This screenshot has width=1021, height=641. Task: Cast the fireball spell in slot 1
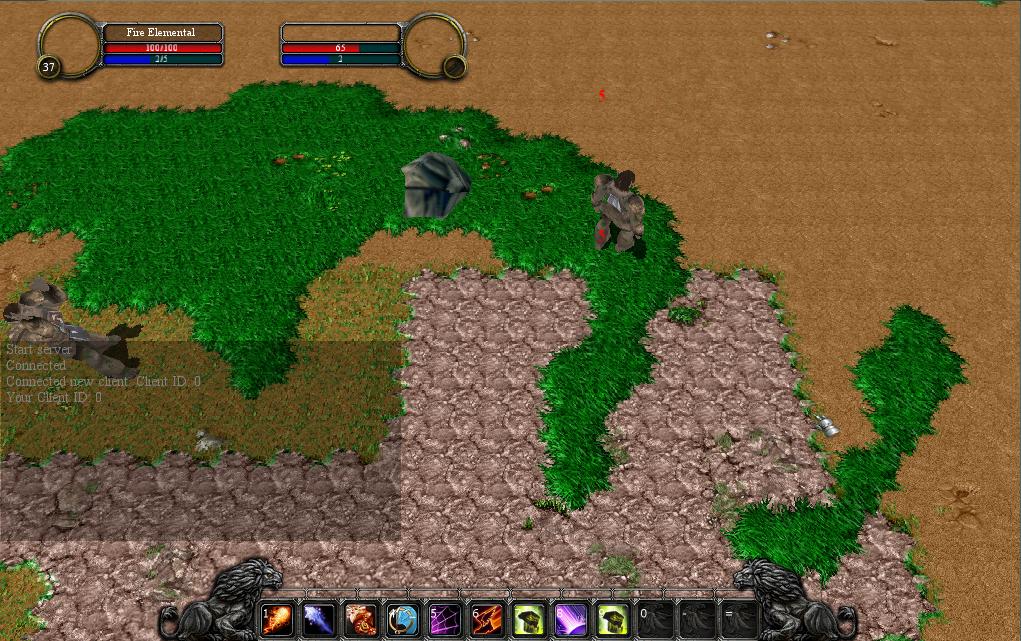point(277,619)
